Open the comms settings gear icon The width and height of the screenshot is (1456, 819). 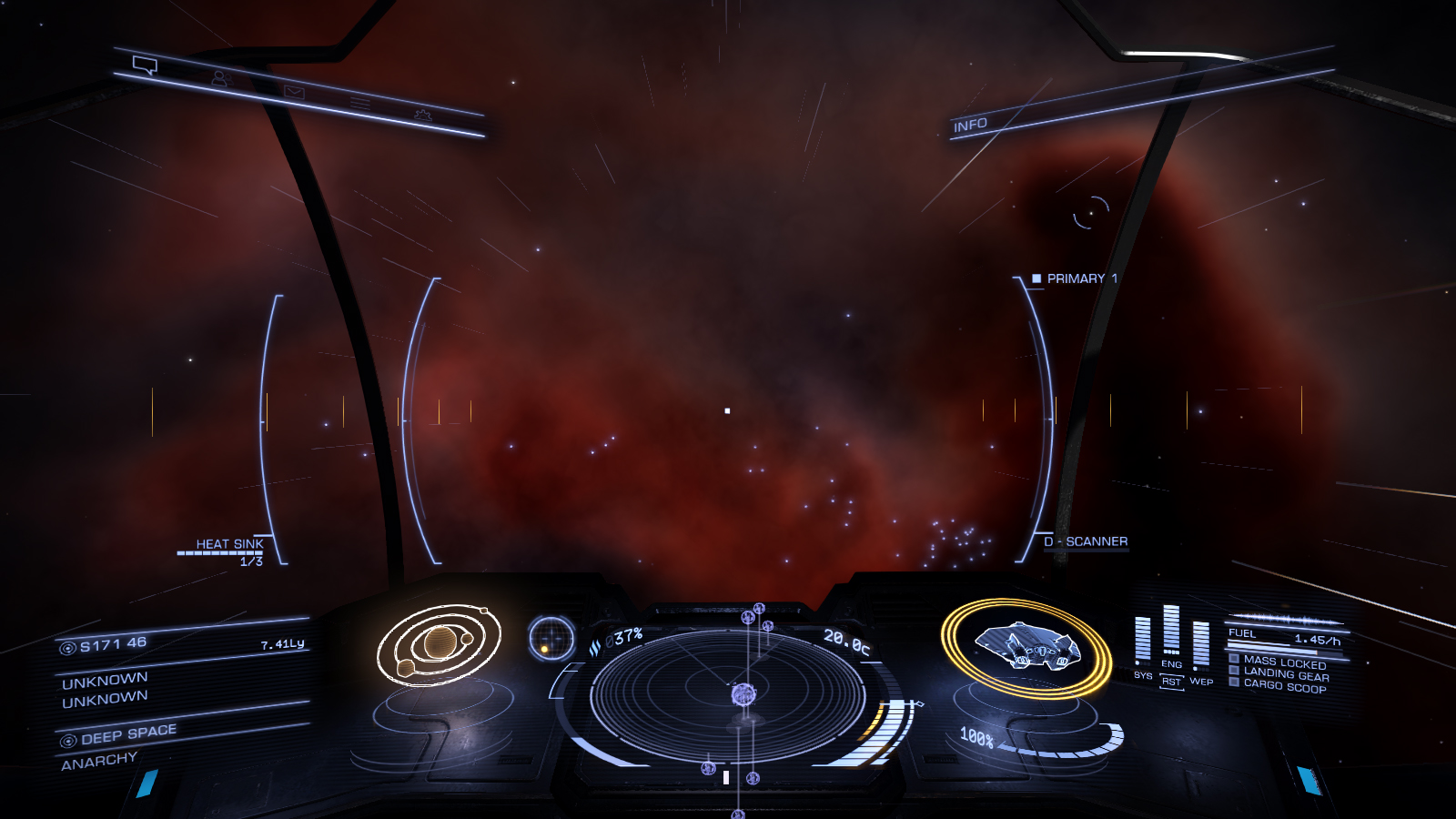pyautogui.click(x=422, y=115)
